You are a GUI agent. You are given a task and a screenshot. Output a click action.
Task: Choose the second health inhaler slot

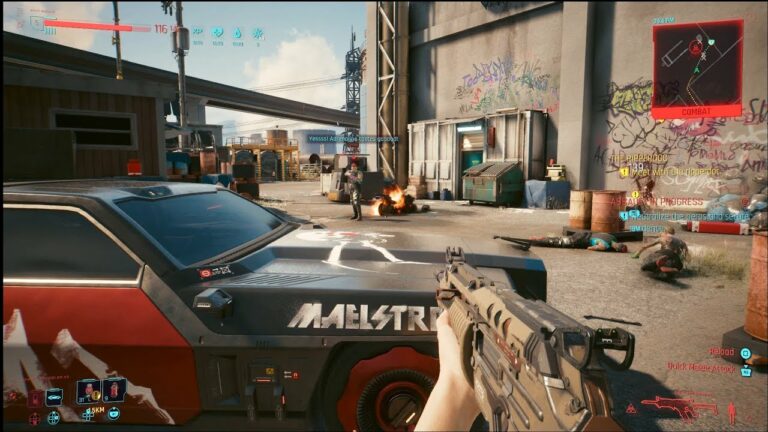(113, 390)
